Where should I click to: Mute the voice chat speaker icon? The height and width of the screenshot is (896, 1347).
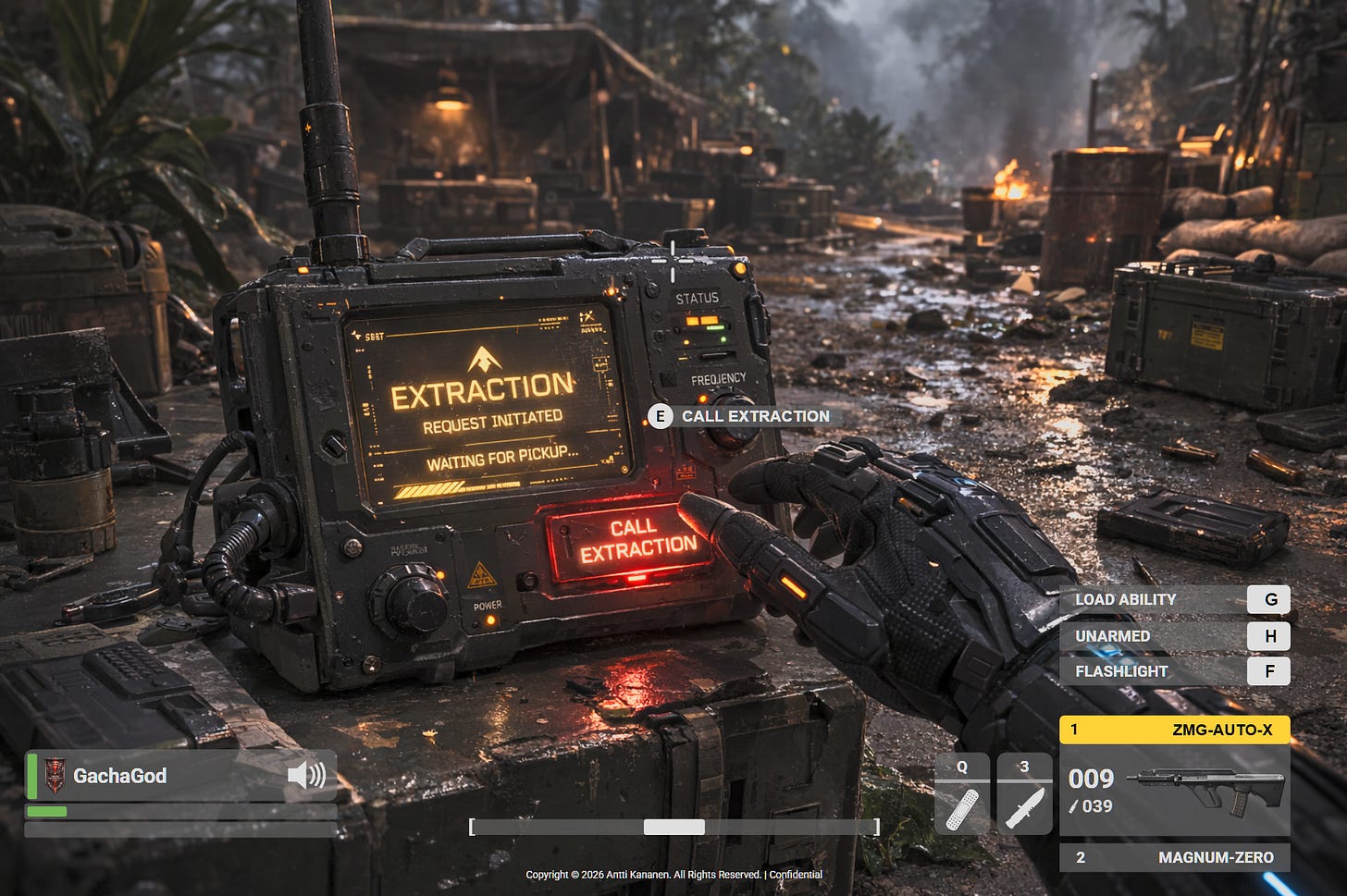pyautogui.click(x=306, y=775)
